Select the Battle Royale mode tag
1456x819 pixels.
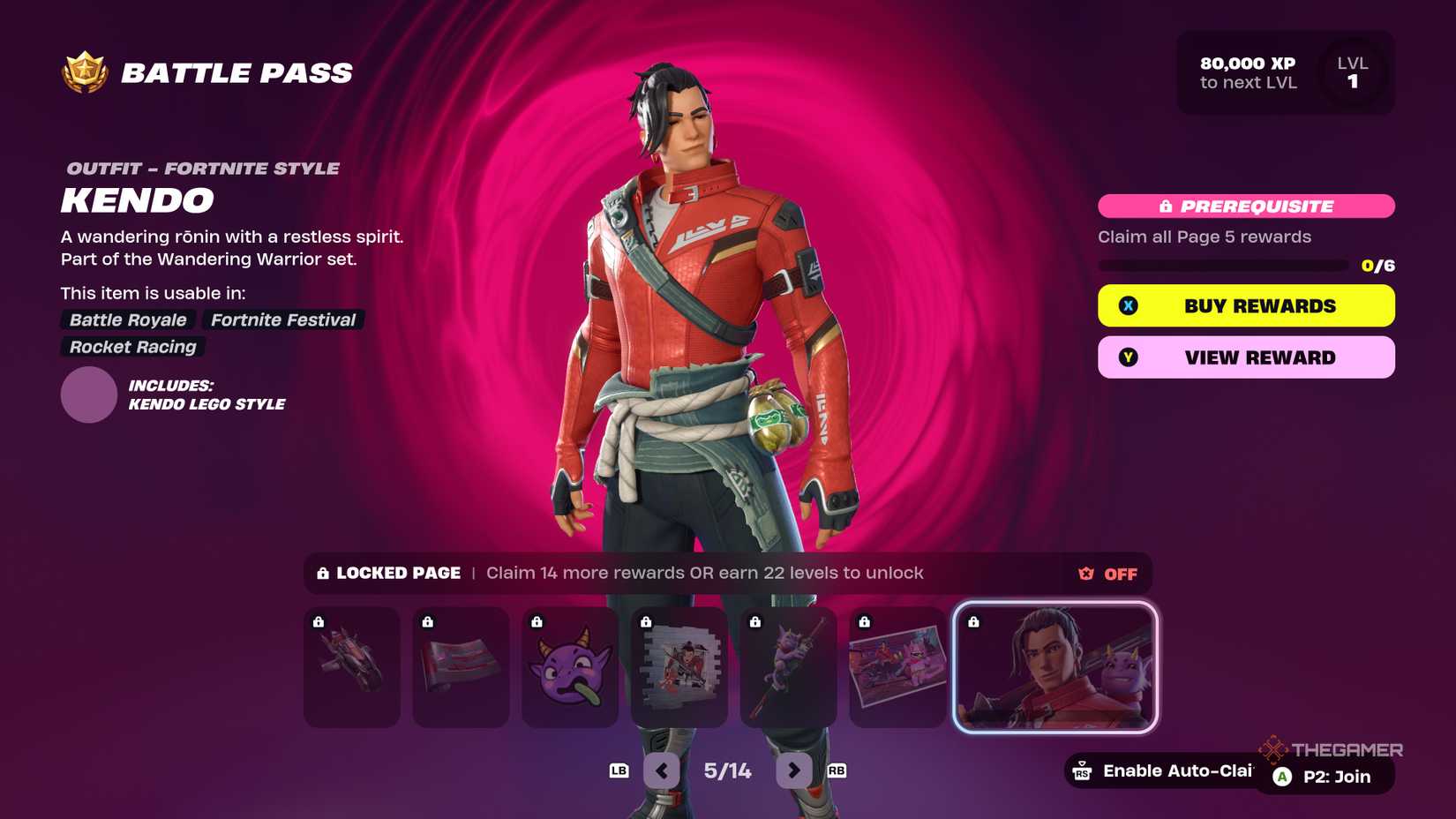[127, 319]
